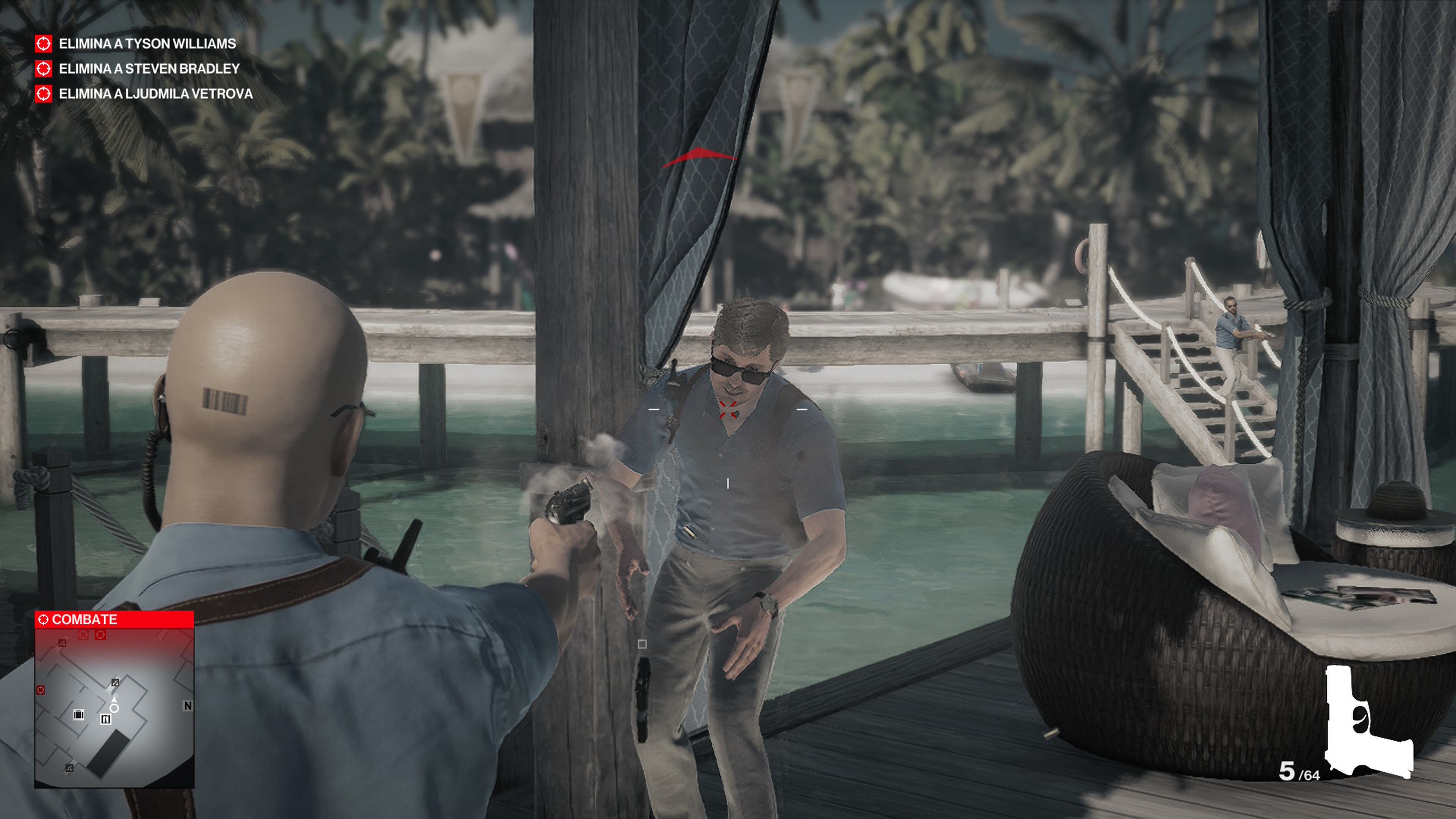Click the dark camera icon near the player marker
The height and width of the screenshot is (819, 1456).
pyautogui.click(x=115, y=683)
